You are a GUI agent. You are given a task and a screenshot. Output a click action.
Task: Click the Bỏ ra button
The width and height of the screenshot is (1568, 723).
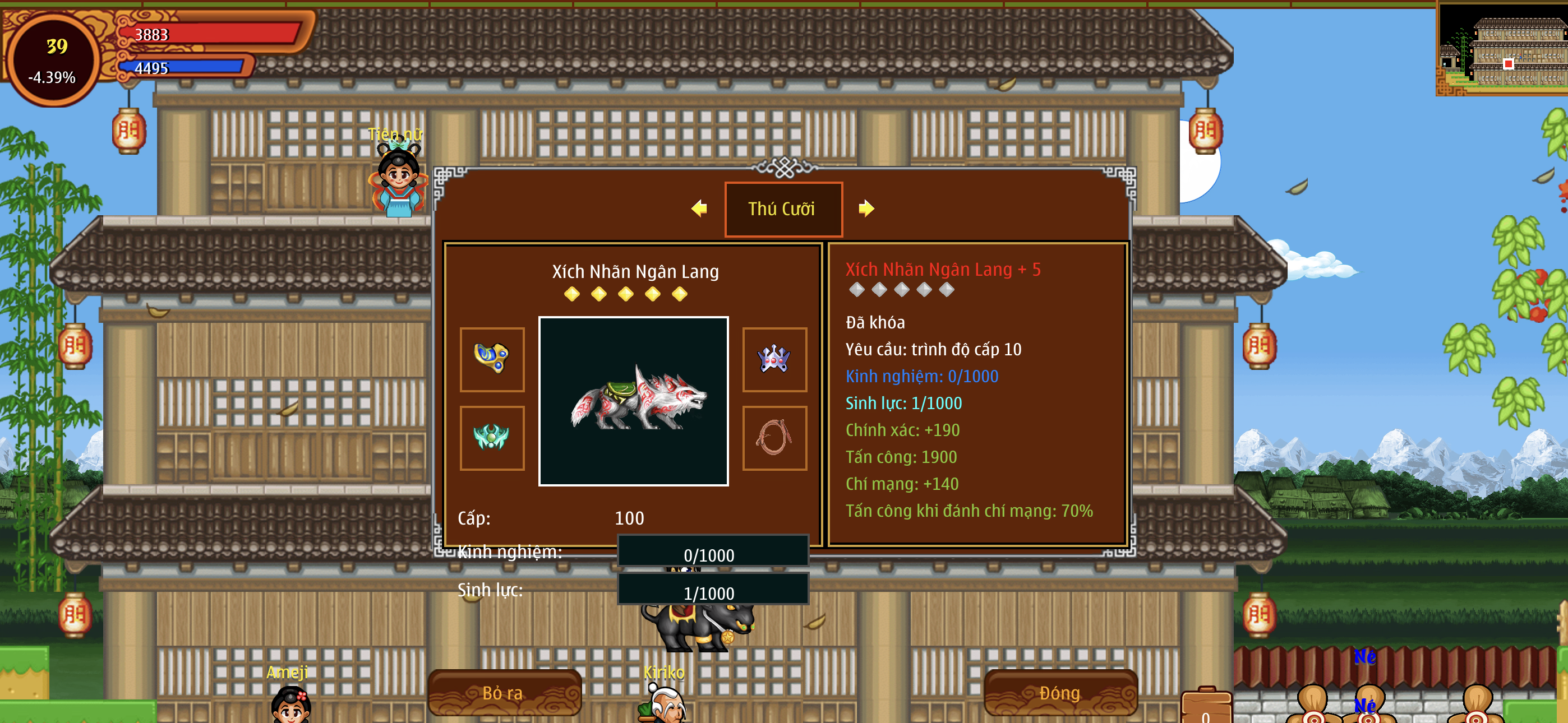pos(504,693)
